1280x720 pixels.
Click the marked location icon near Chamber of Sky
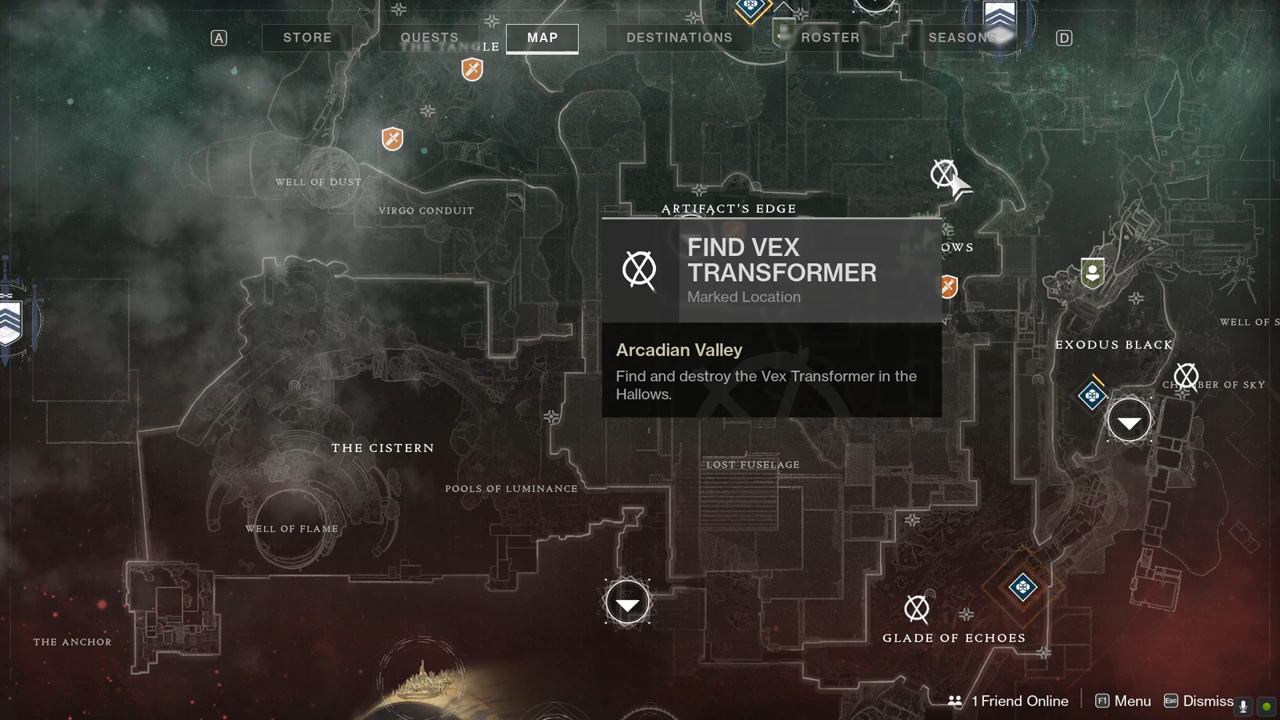(x=1186, y=377)
